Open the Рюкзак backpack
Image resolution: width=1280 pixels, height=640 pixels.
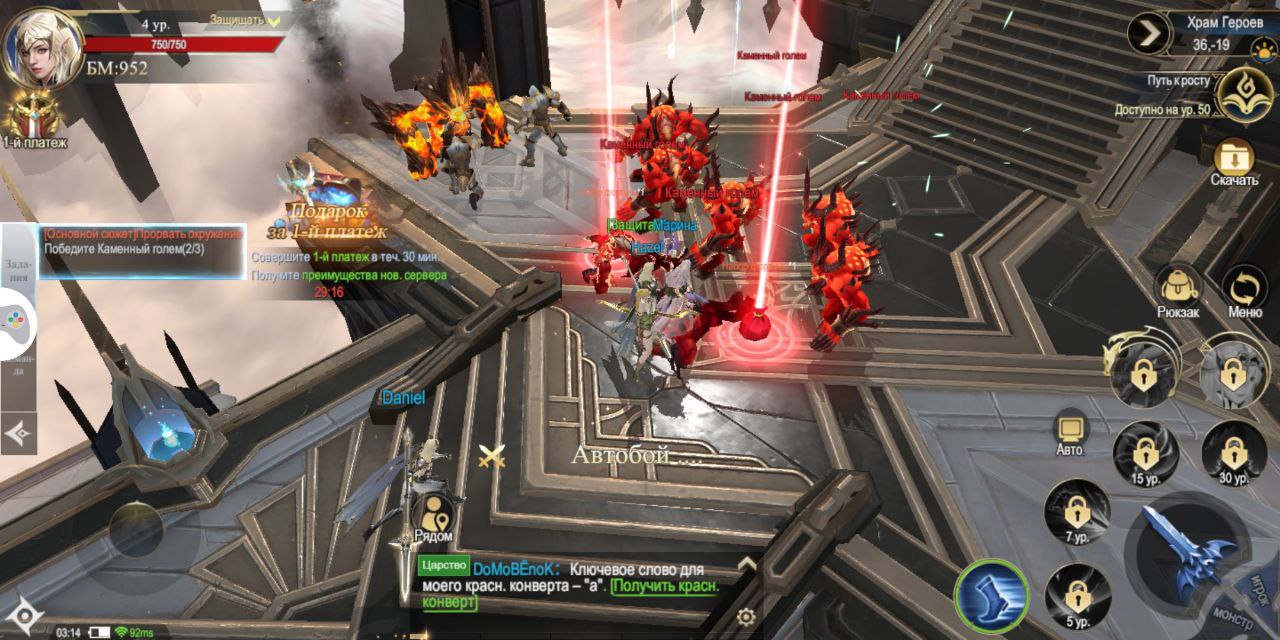click(1177, 291)
